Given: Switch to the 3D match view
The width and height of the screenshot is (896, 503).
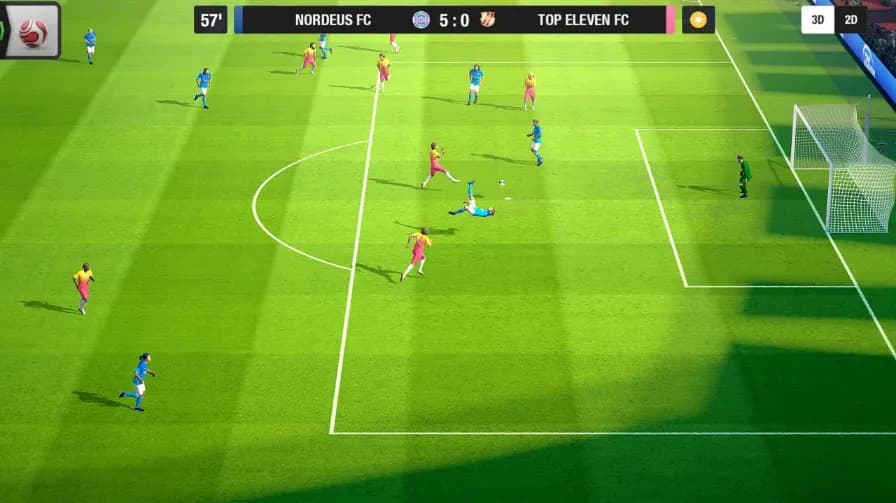Looking at the screenshot, I should [x=817, y=19].
